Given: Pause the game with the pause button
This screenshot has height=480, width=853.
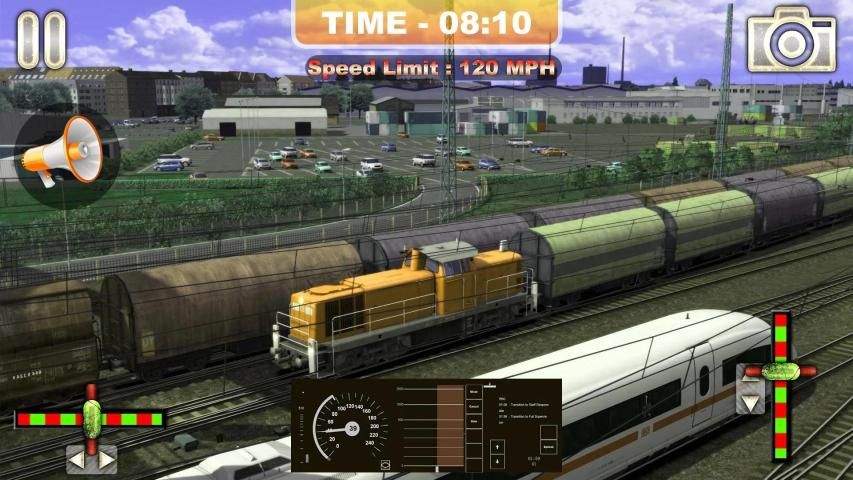Looking at the screenshot, I should pos(41,40).
